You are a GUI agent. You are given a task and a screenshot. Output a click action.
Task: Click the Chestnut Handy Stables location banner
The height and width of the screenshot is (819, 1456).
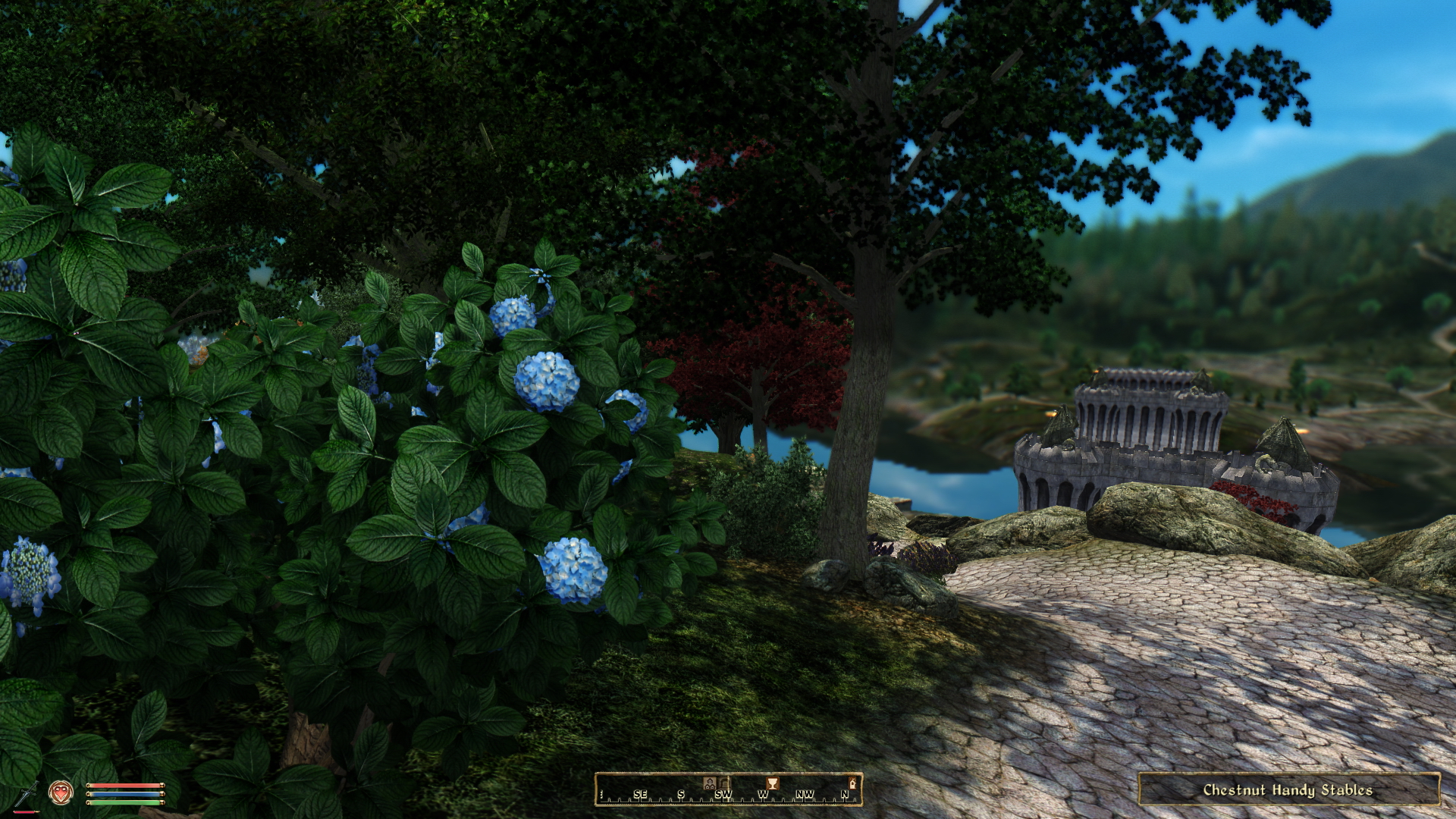click(1288, 789)
